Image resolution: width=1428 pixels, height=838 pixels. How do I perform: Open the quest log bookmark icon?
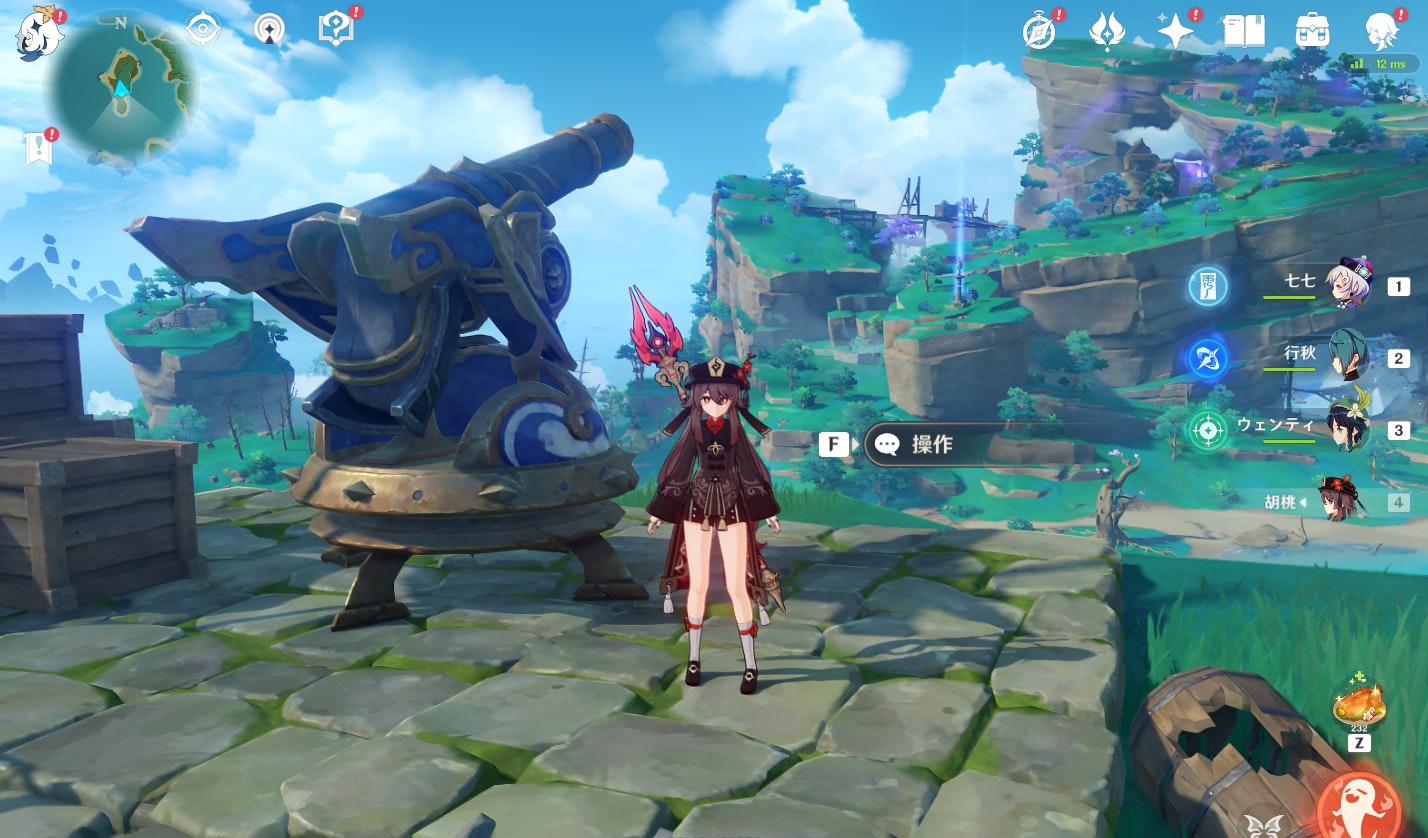38,148
